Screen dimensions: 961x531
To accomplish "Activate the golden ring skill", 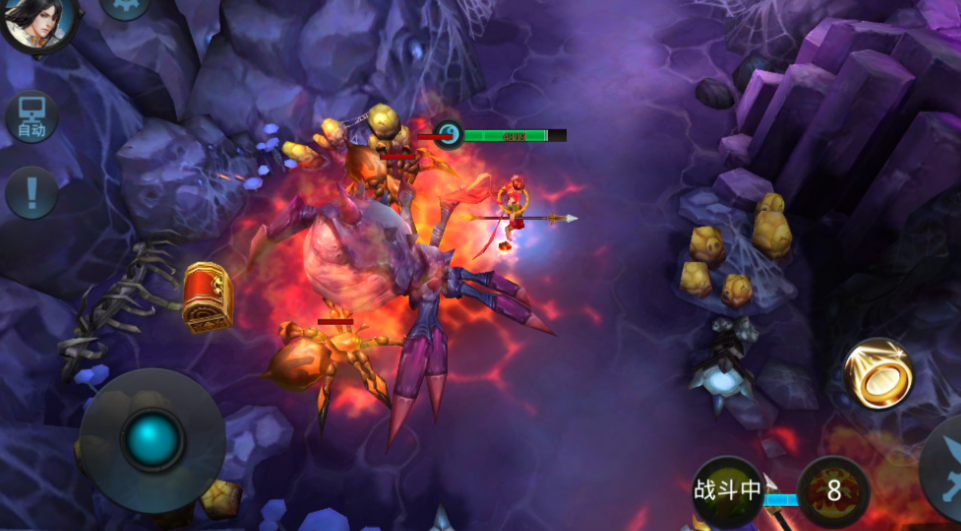I will point(877,373).
